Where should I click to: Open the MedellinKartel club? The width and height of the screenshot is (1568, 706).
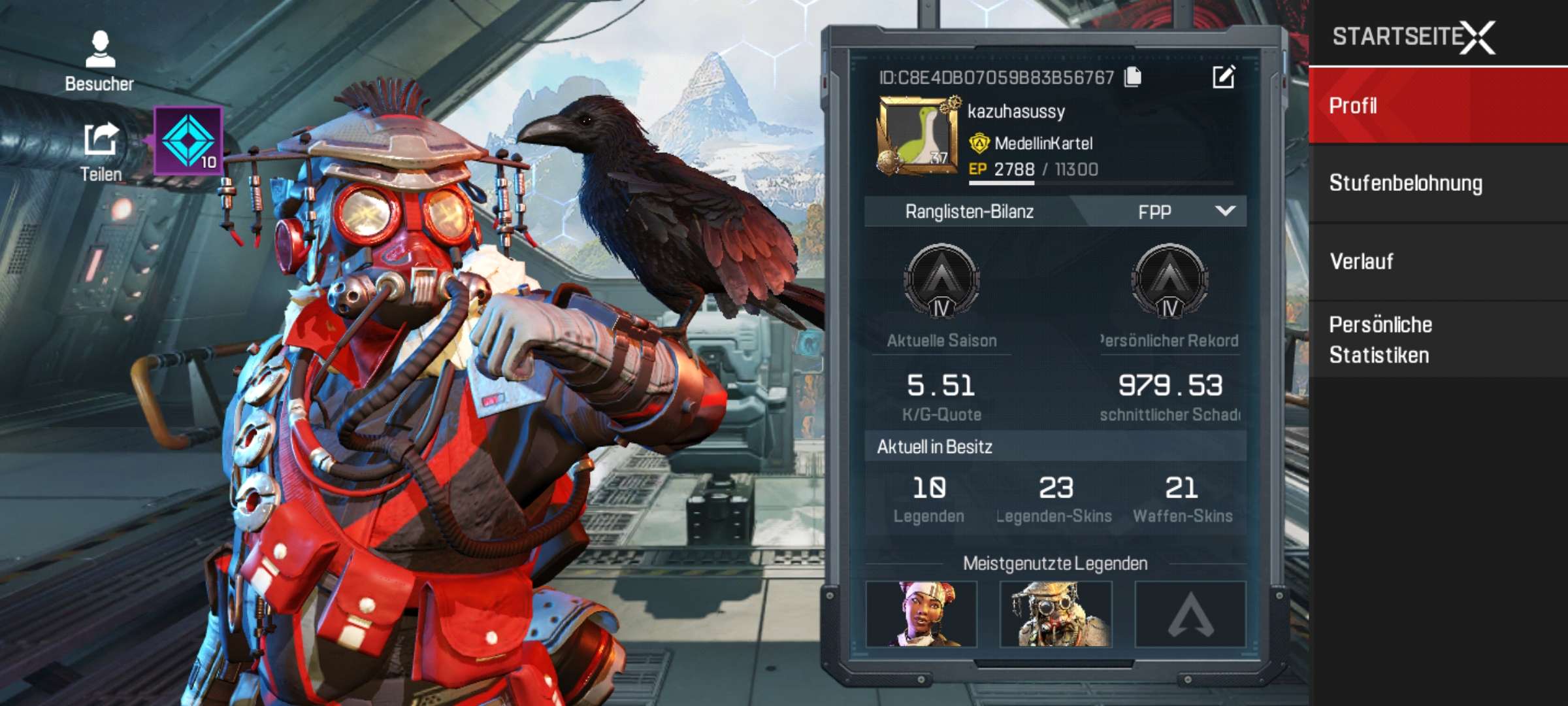pos(1043,143)
